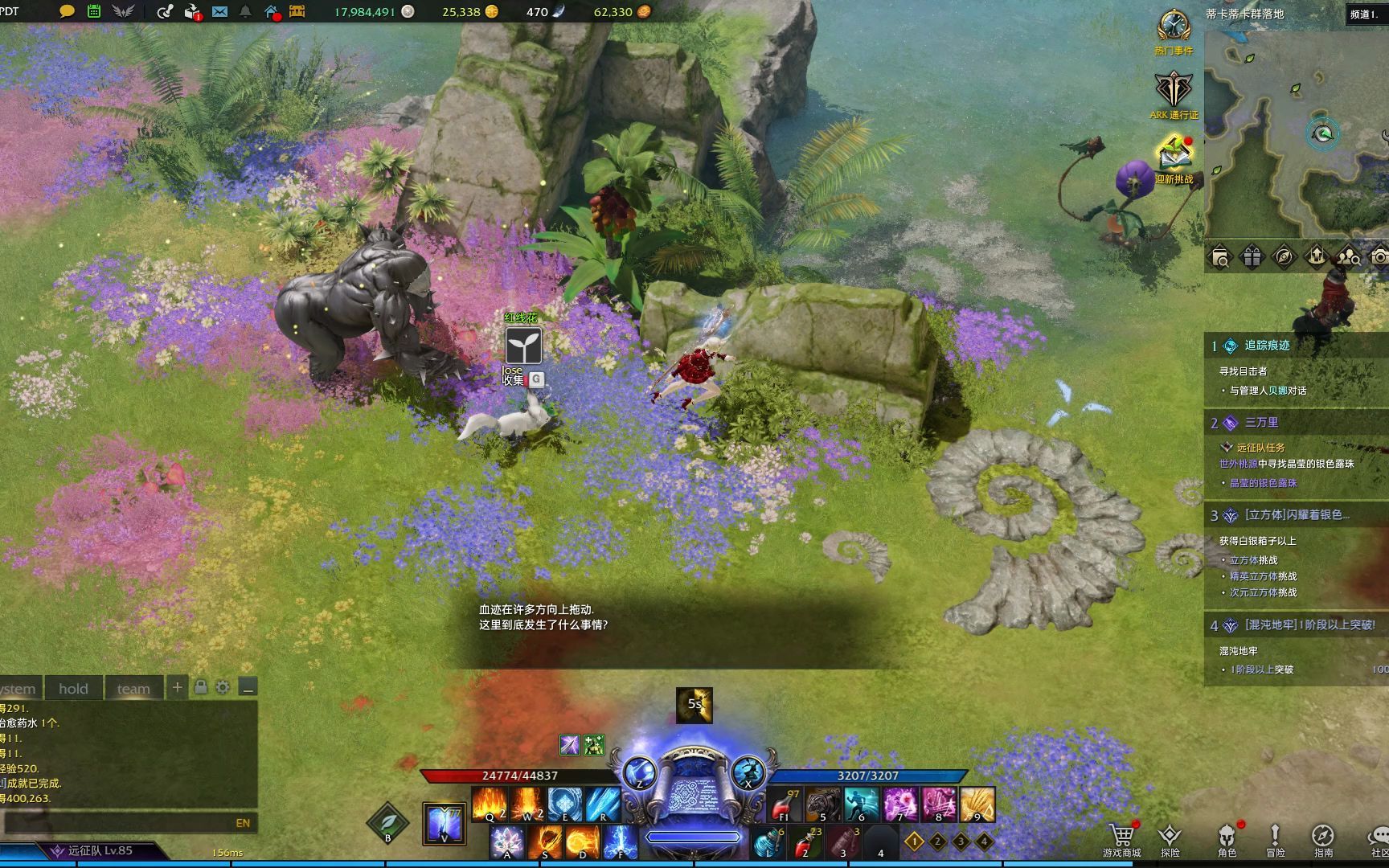Screen dimensions: 1389x868
Task: Open the green calendar icon
Action: point(94,11)
